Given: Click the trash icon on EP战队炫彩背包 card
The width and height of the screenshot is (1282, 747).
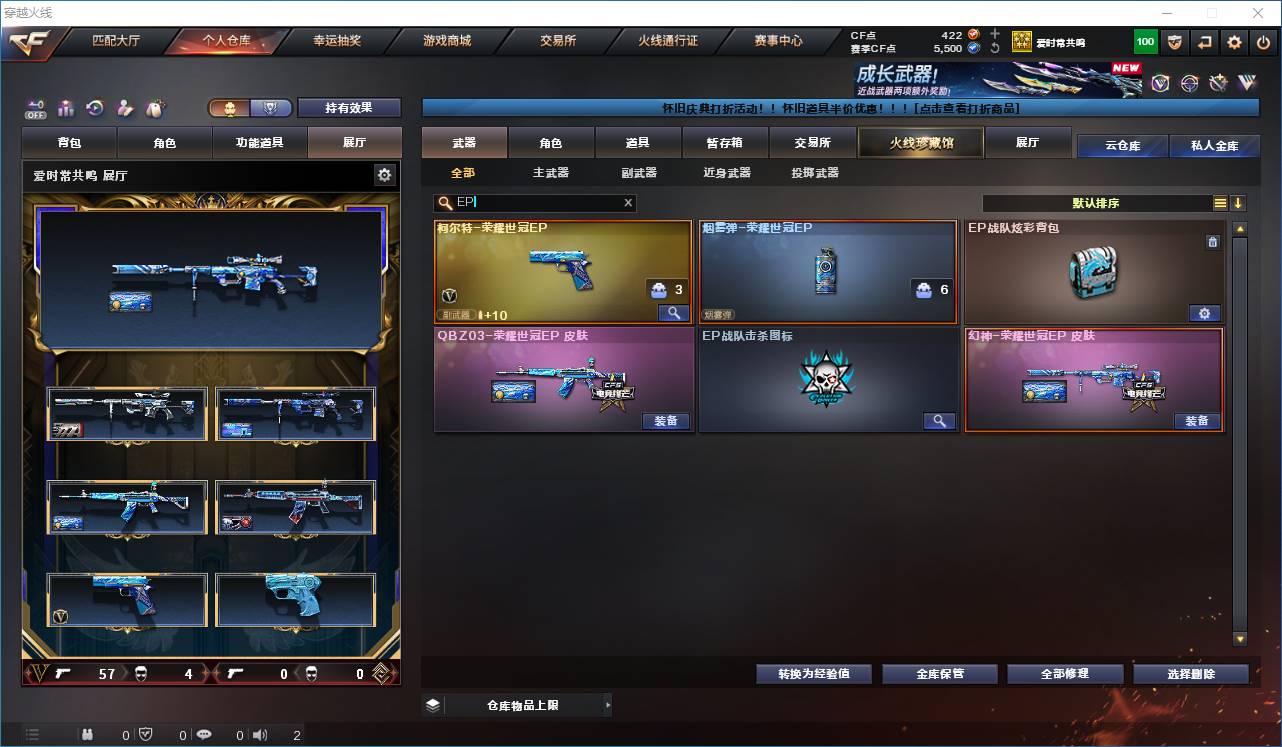Looking at the screenshot, I should (x=1213, y=242).
